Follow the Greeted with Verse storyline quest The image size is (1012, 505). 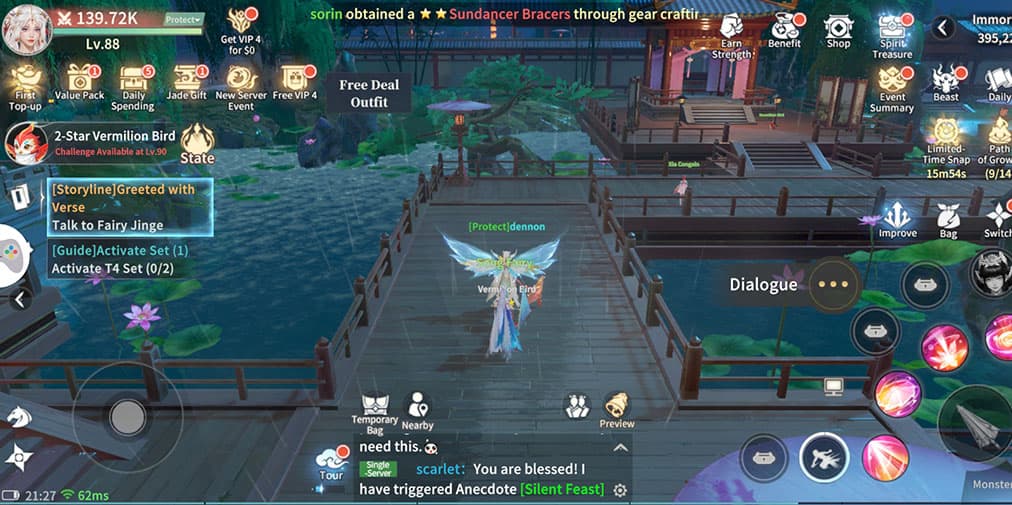coord(130,207)
